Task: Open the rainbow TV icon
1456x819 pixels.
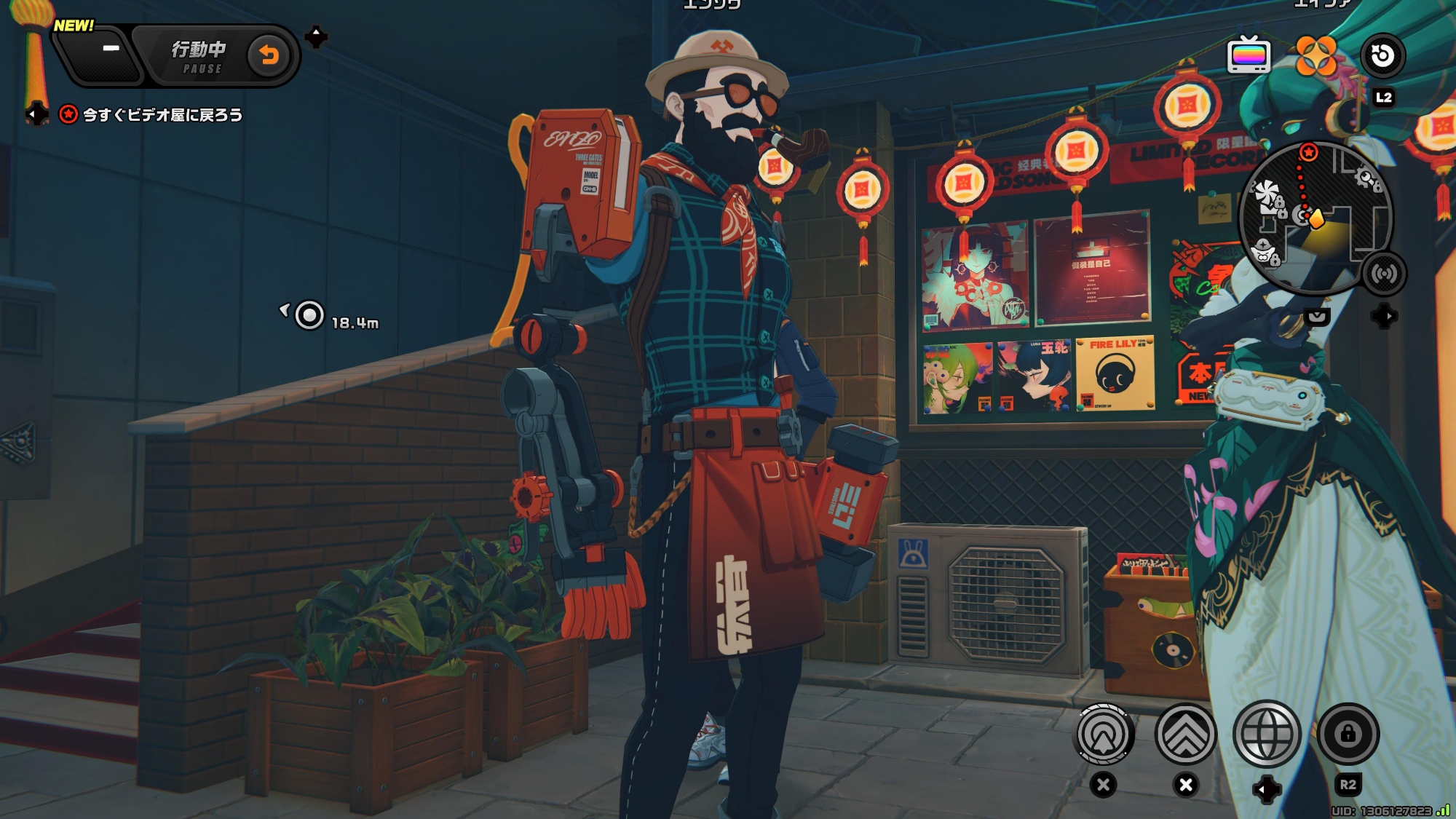Action: [x=1249, y=55]
